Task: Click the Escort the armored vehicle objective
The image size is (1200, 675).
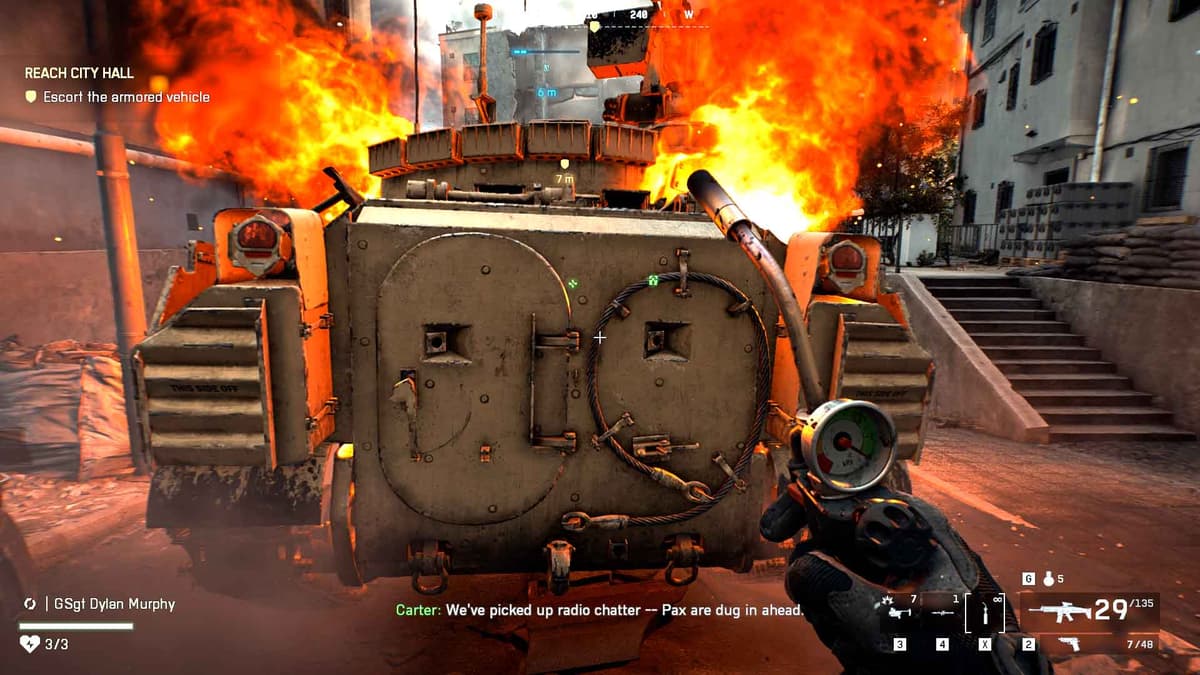Action: point(117,97)
